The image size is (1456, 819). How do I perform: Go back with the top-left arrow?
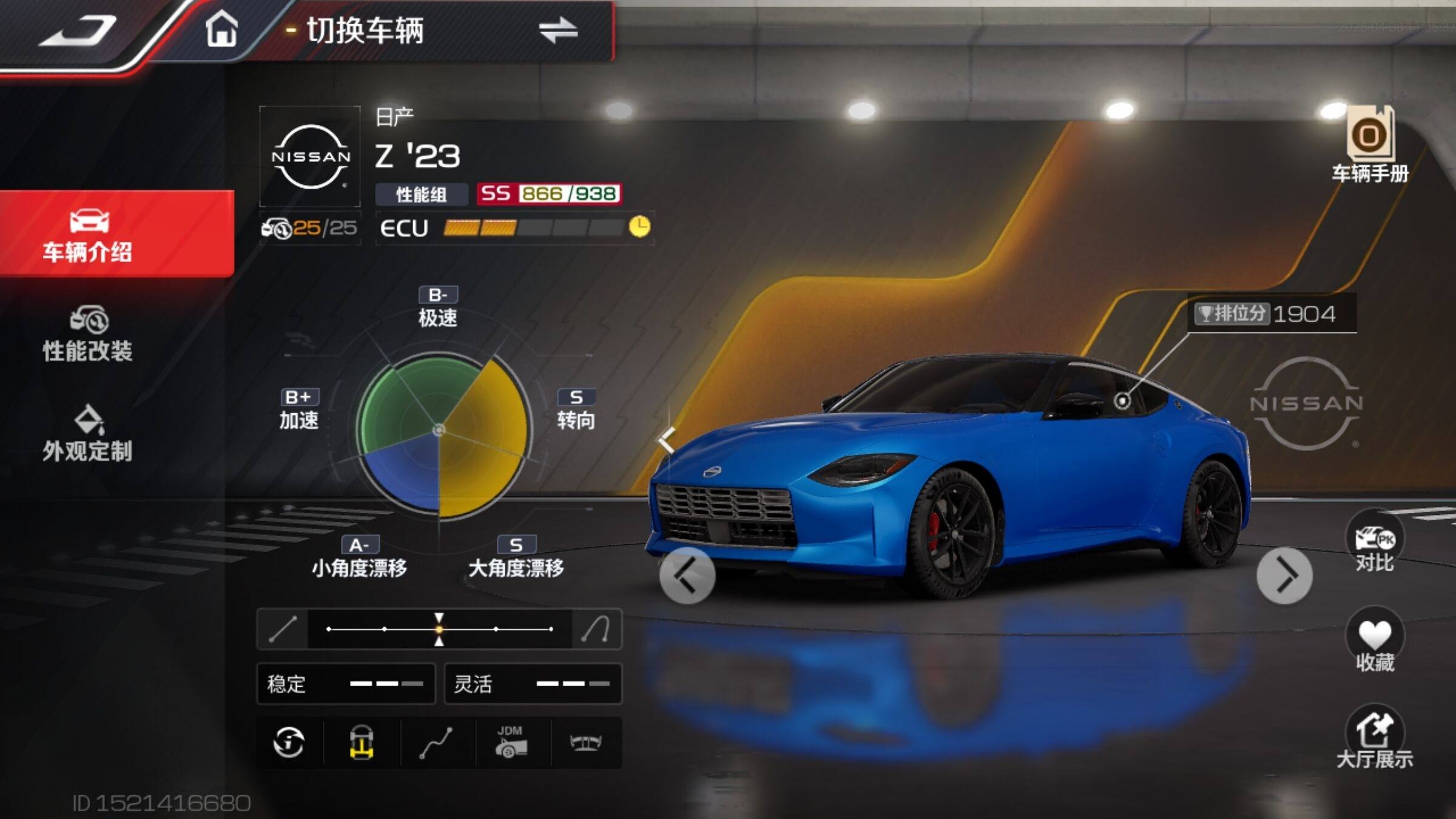point(79,32)
